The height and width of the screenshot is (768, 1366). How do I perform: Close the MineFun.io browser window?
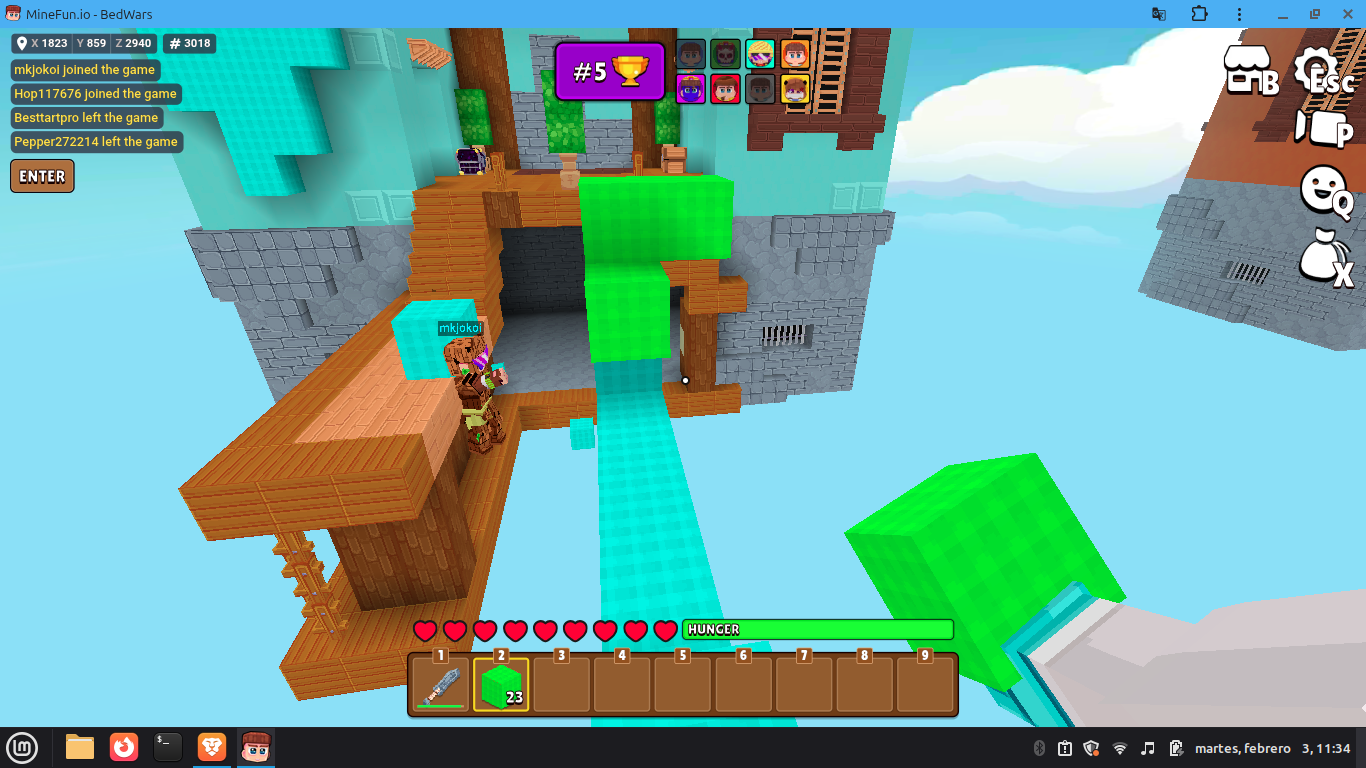pos(1344,14)
